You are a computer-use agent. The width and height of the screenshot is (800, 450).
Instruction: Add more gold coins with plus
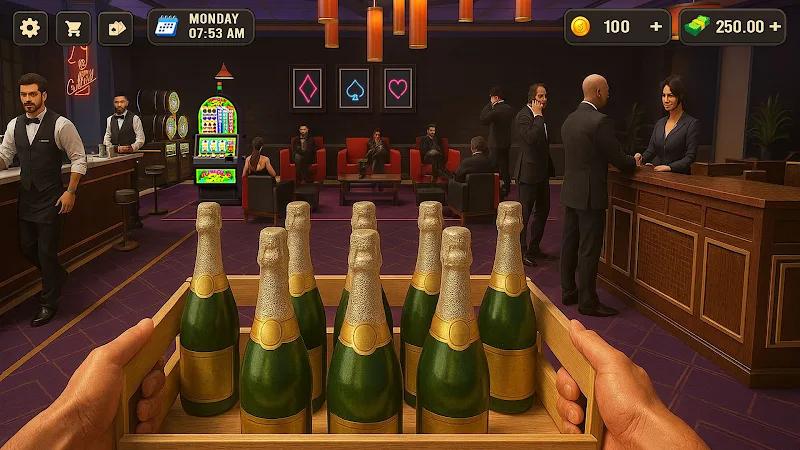(656, 27)
